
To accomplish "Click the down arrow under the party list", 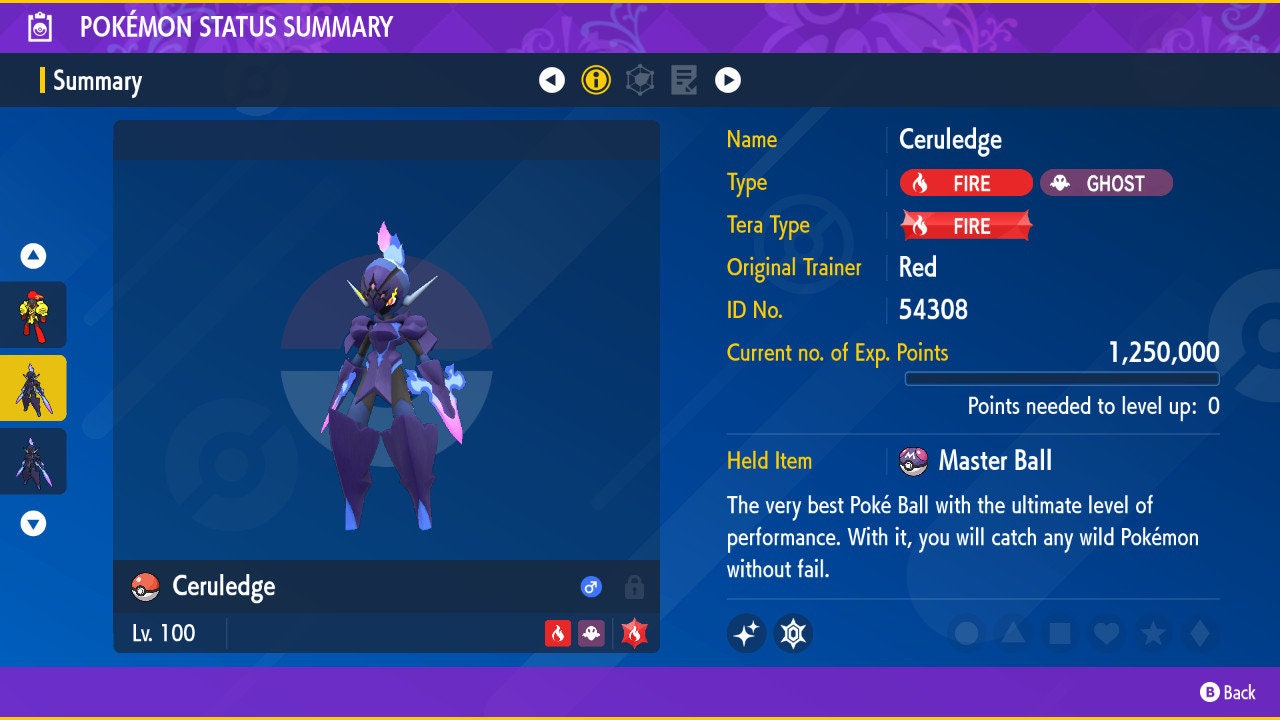I will pyautogui.click(x=33, y=522).
